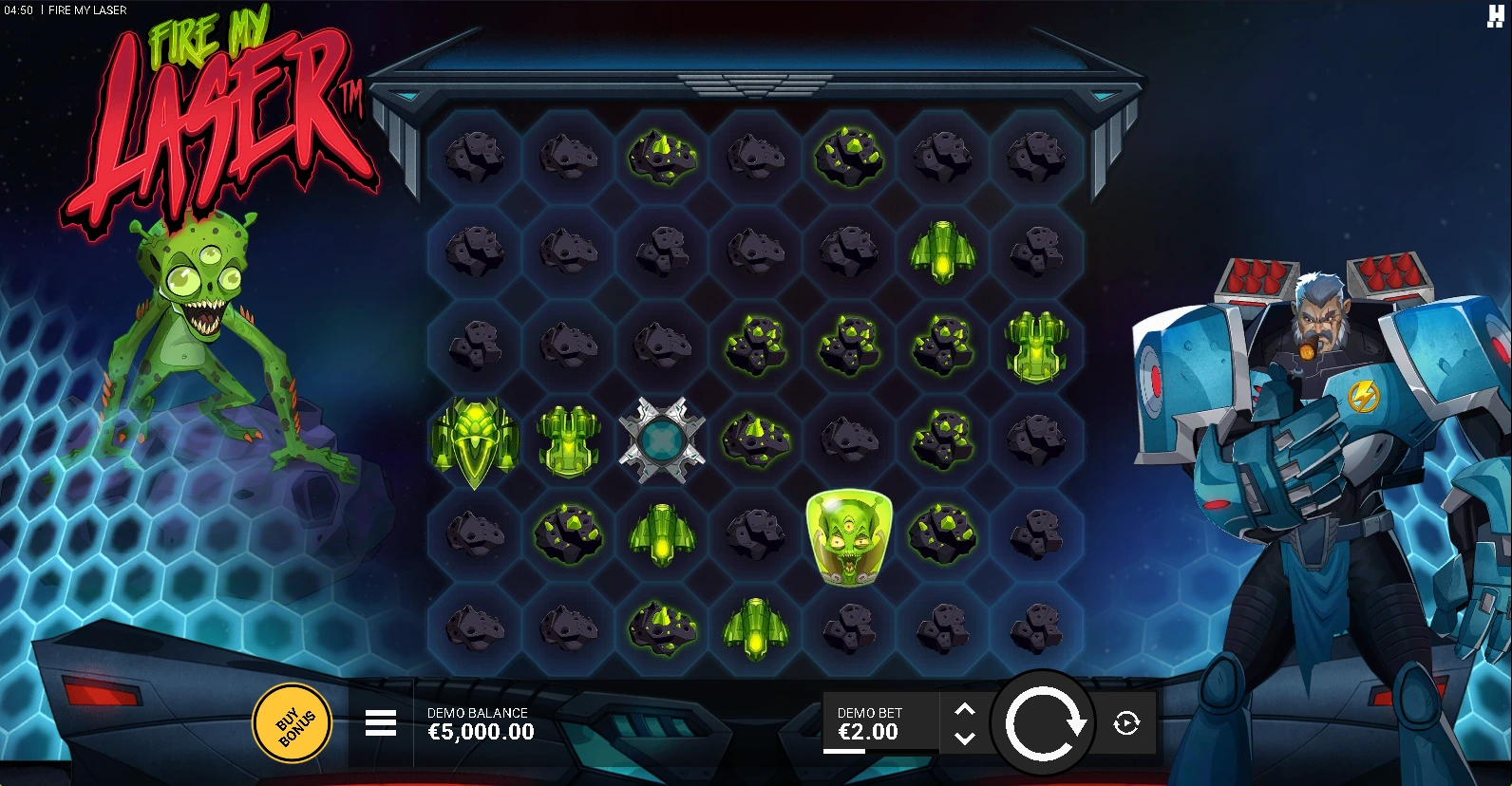Increase the demo bet with up arrow
Viewport: 1512px width, 786px height.
pos(964,710)
